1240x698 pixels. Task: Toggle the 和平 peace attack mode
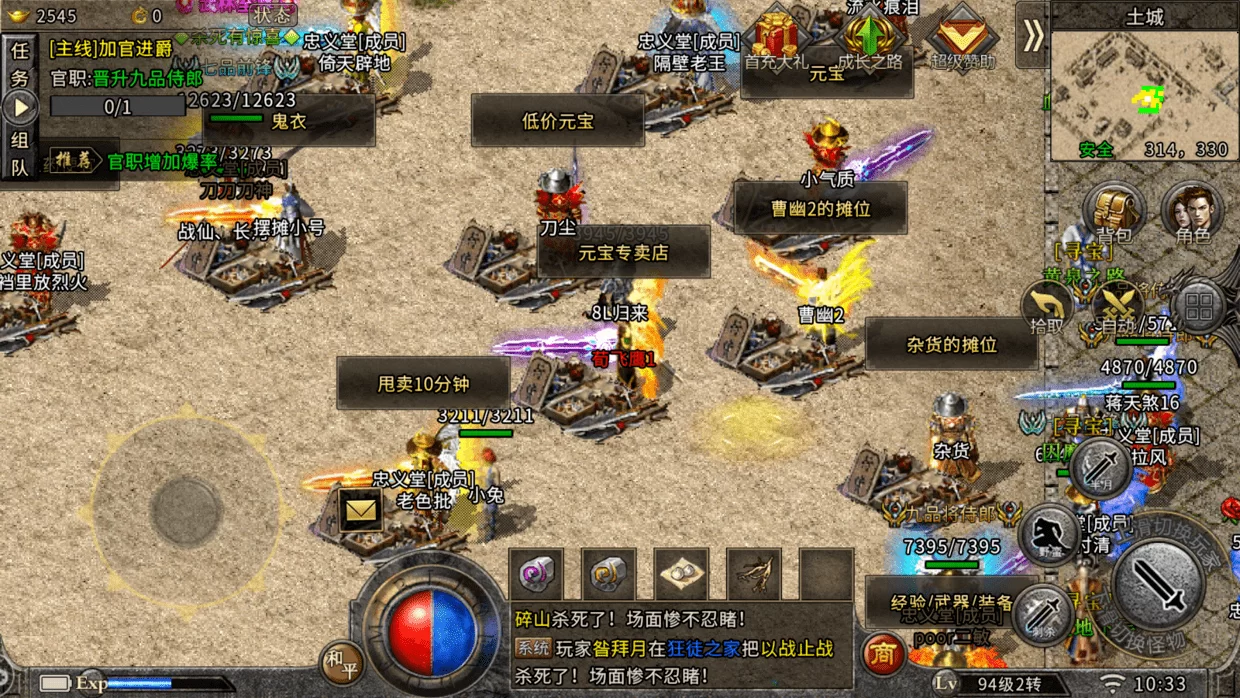tap(341, 660)
